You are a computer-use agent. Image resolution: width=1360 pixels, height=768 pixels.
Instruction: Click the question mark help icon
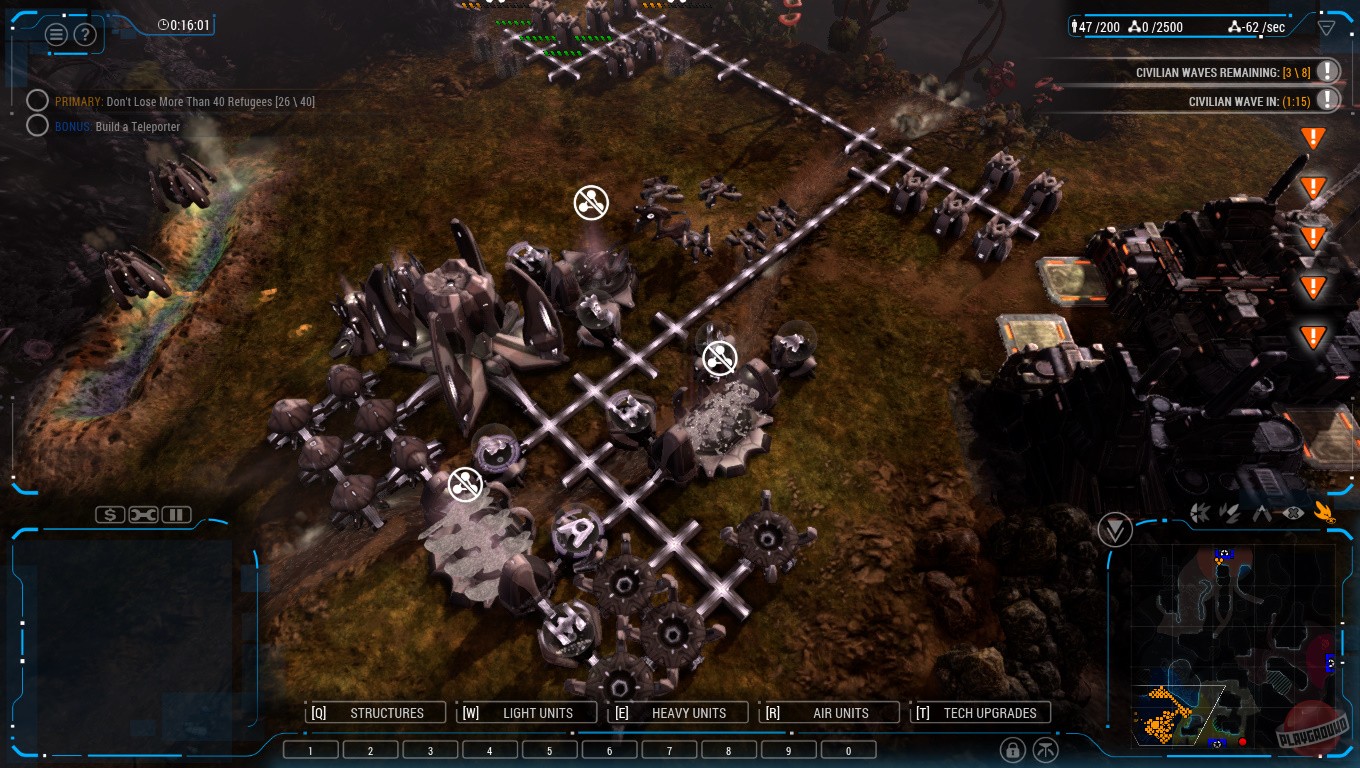point(86,34)
